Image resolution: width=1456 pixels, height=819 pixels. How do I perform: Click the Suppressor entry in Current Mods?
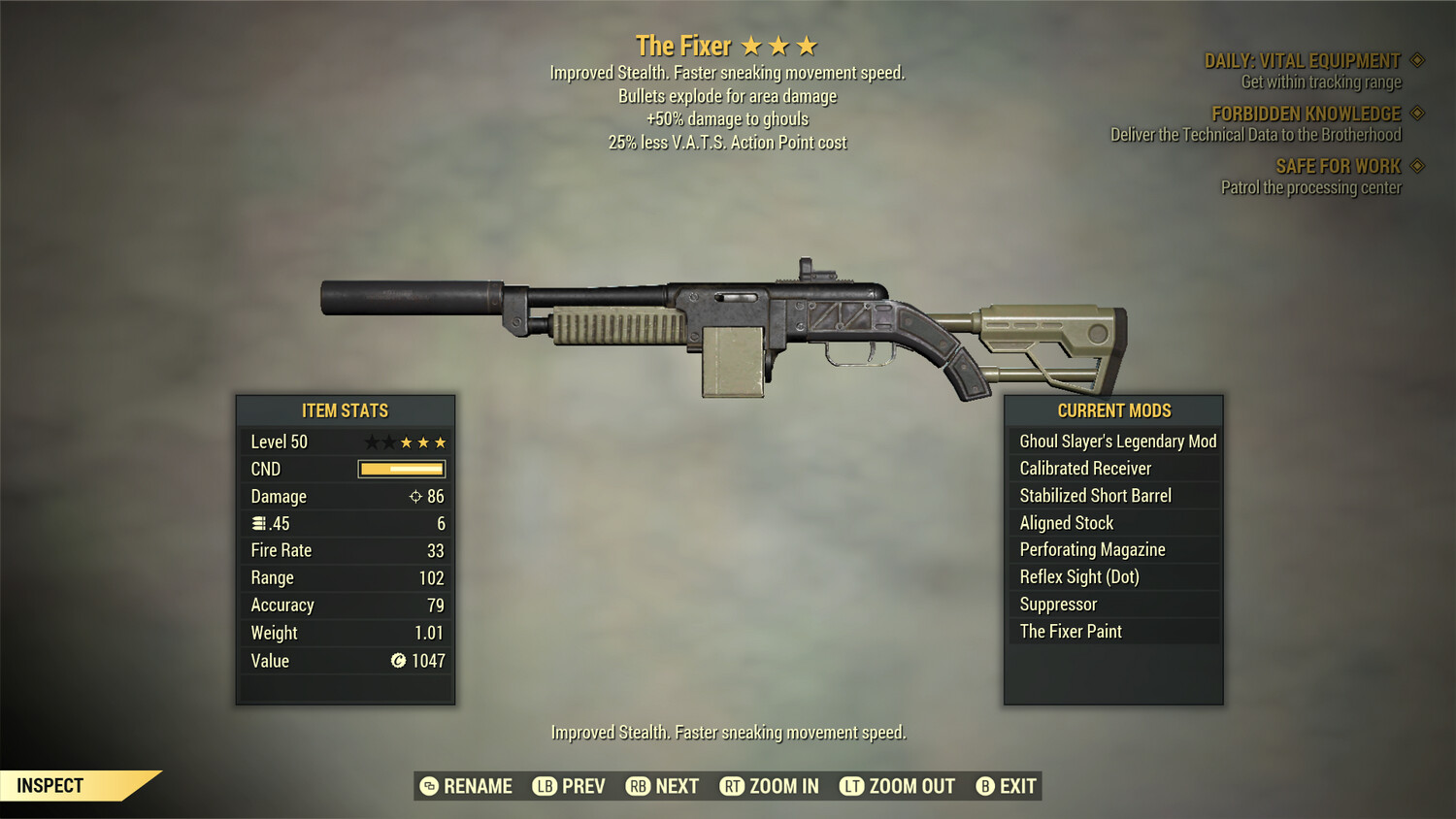point(1057,604)
